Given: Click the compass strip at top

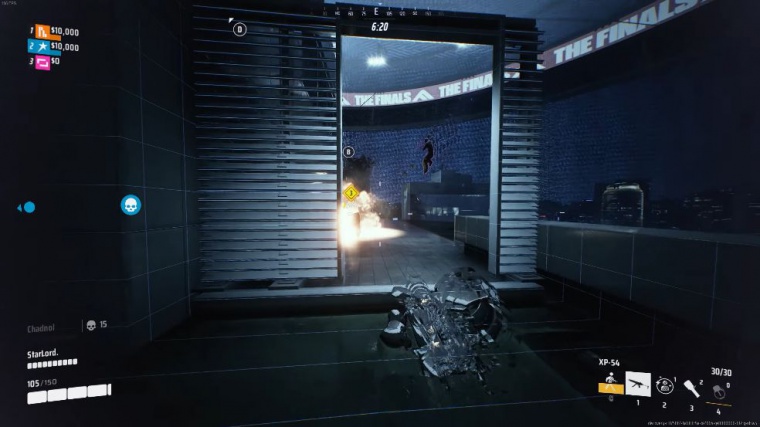Looking at the screenshot, I should click(379, 12).
